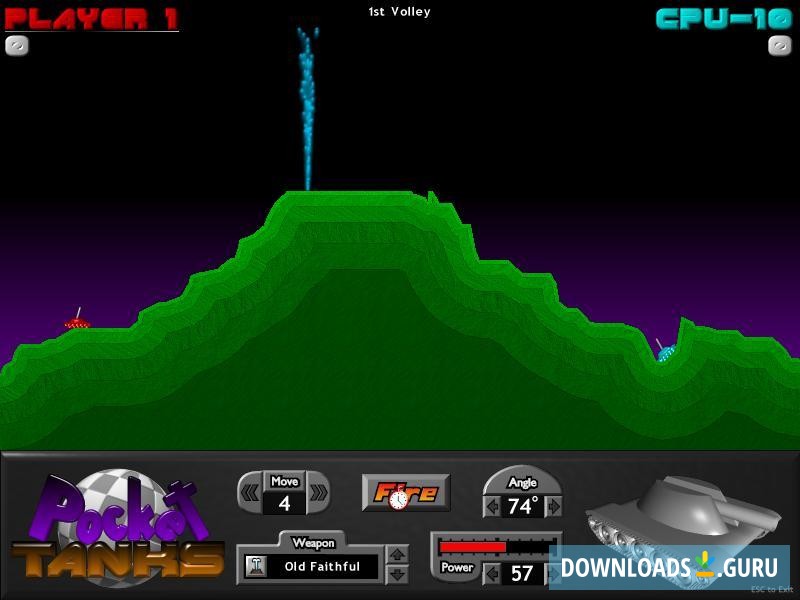Open the Downloads.guru watermark link

point(668,567)
